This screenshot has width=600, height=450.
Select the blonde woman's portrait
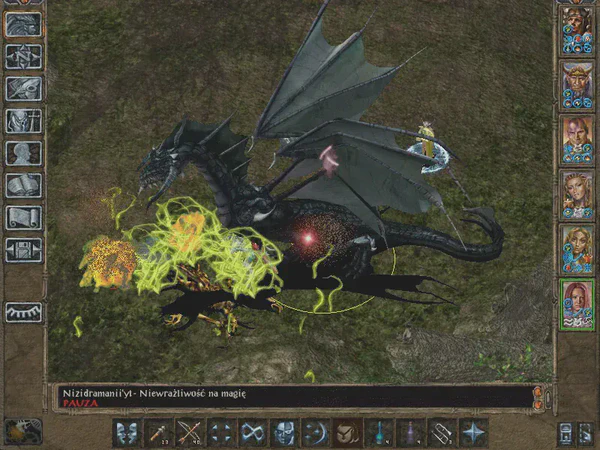pos(577,191)
